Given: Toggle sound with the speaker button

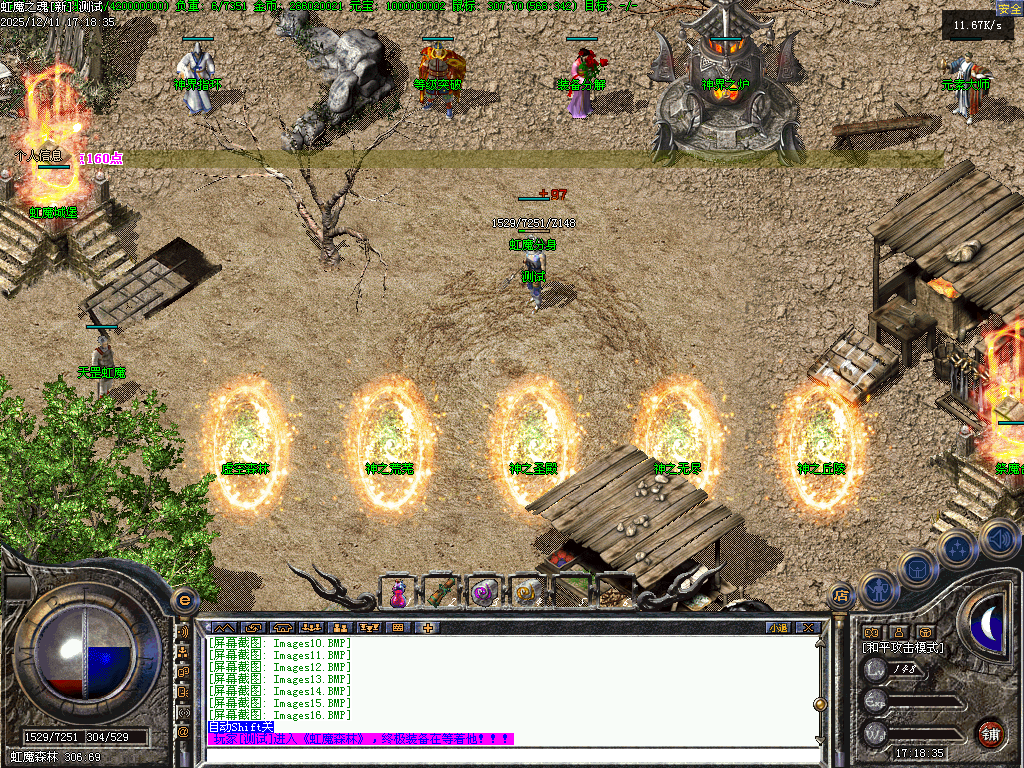Looking at the screenshot, I should tap(998, 537).
